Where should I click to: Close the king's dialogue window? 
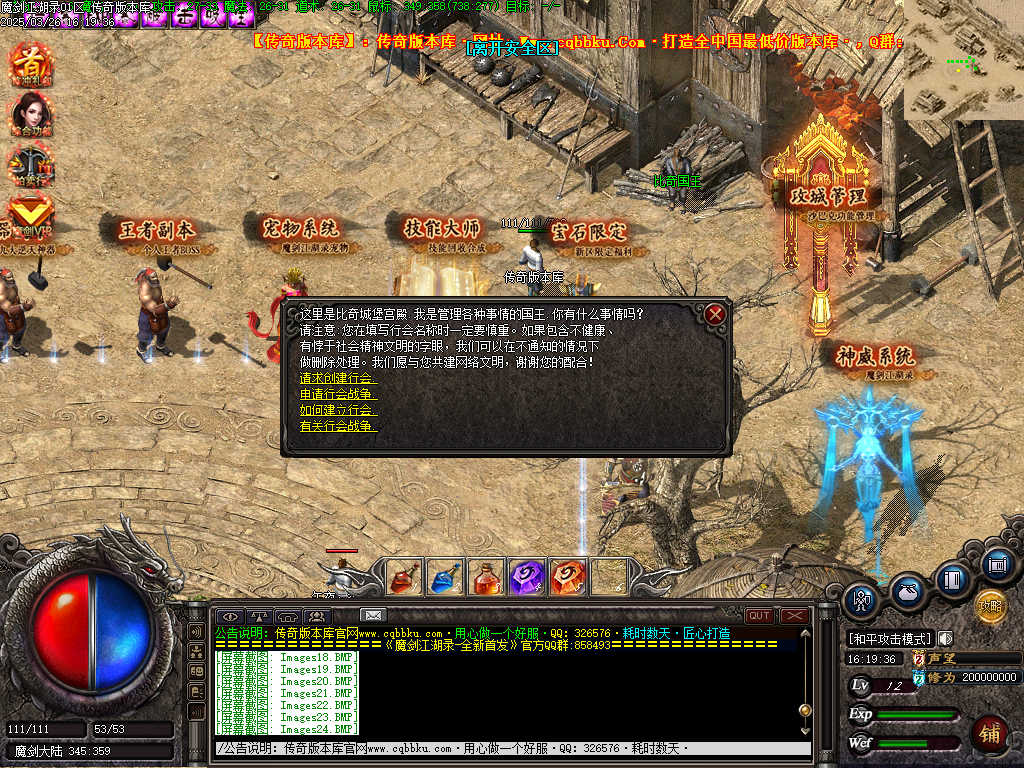pos(714,314)
